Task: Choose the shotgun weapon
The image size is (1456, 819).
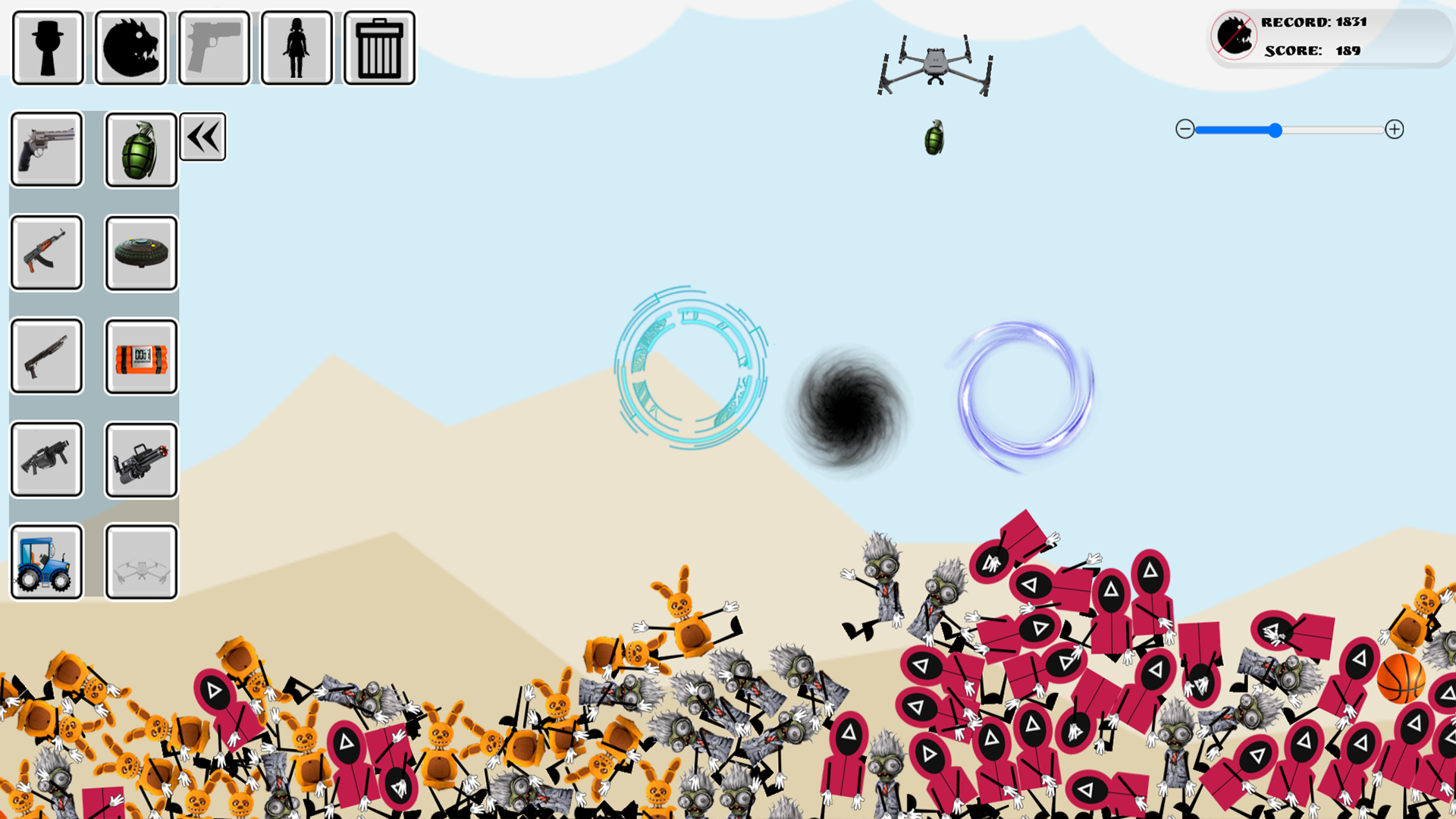Action: point(45,356)
